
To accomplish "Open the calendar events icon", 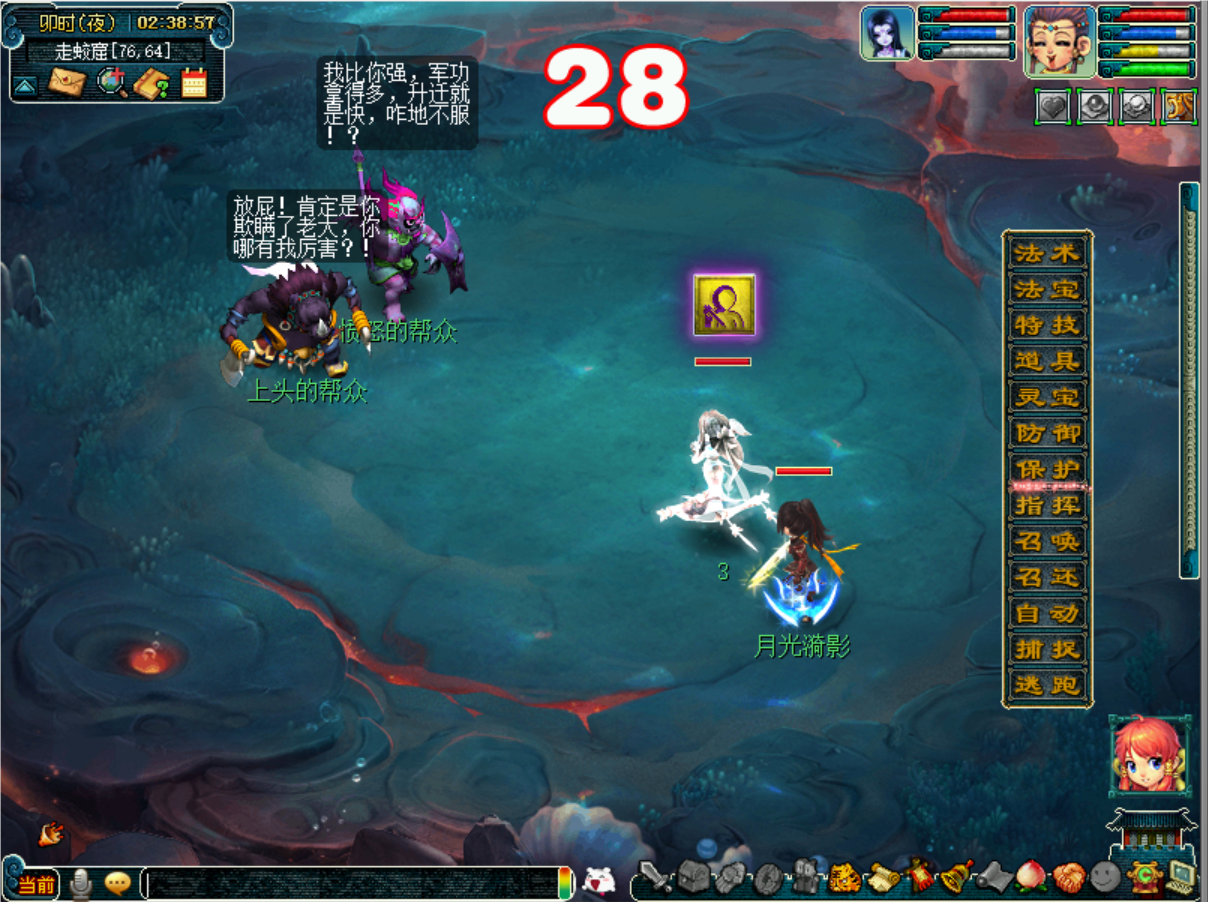I will (193, 82).
